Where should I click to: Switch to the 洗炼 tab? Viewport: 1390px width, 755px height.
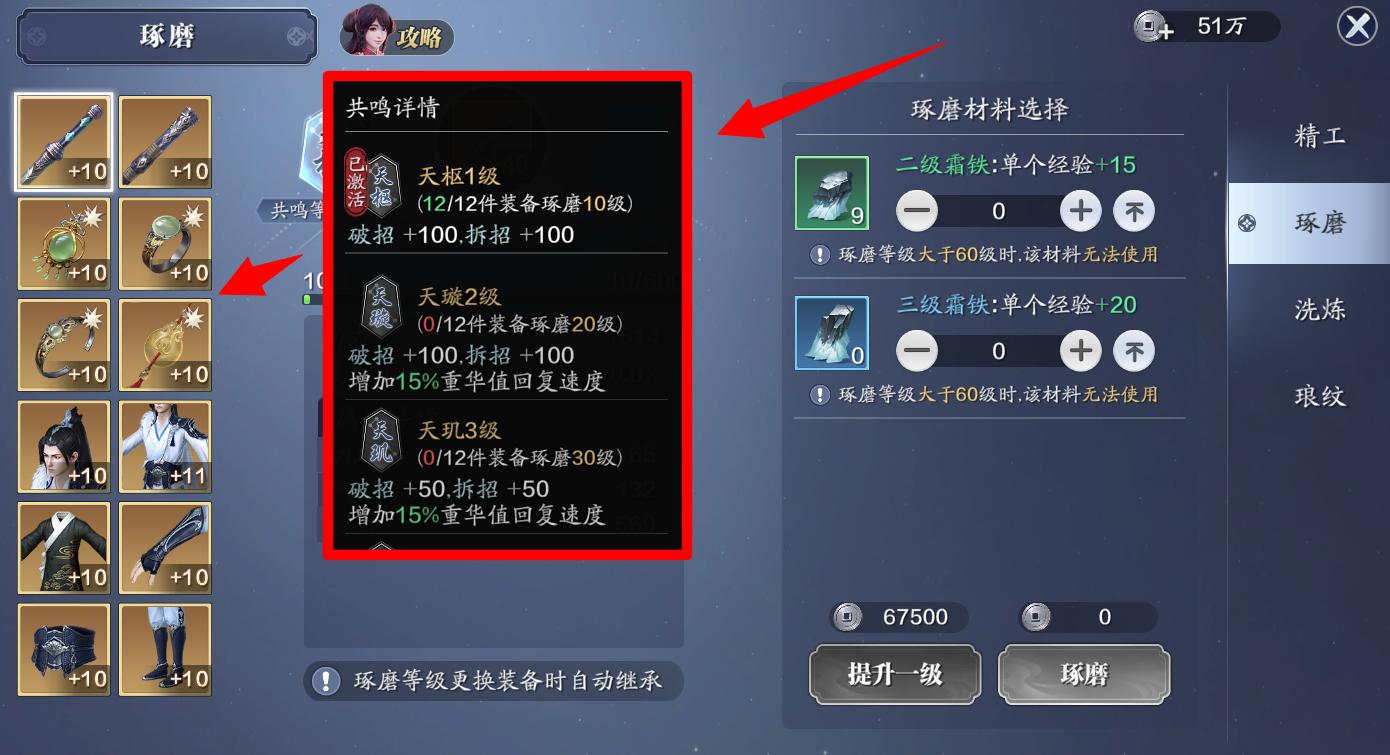point(1320,310)
